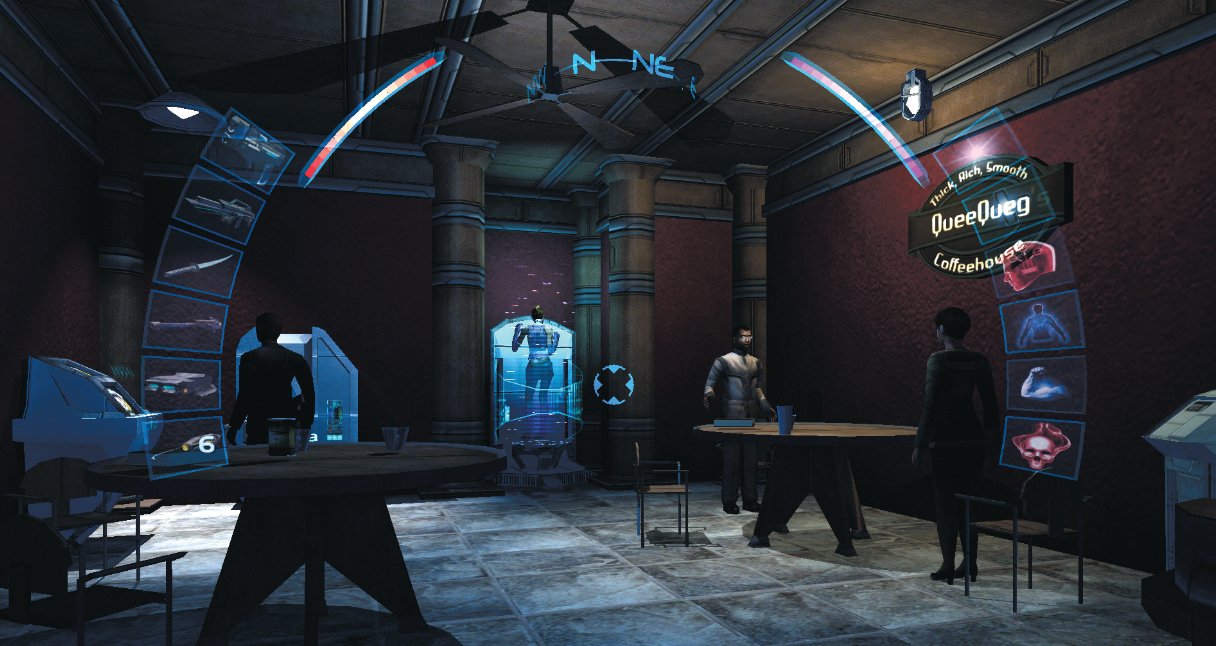Equip the assault rifle slot
The image size is (1216, 646).
tap(219, 206)
